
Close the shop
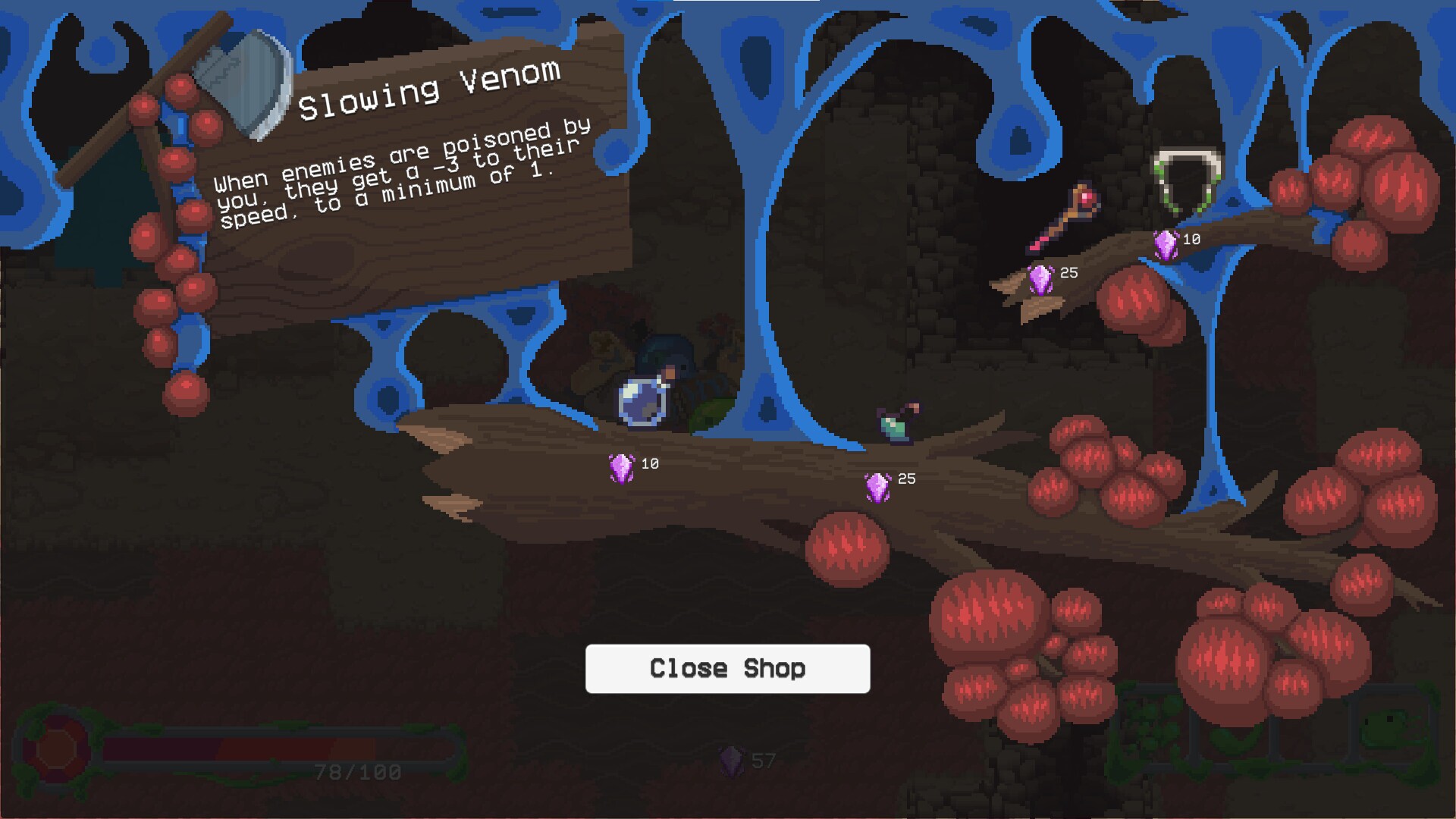(x=727, y=668)
